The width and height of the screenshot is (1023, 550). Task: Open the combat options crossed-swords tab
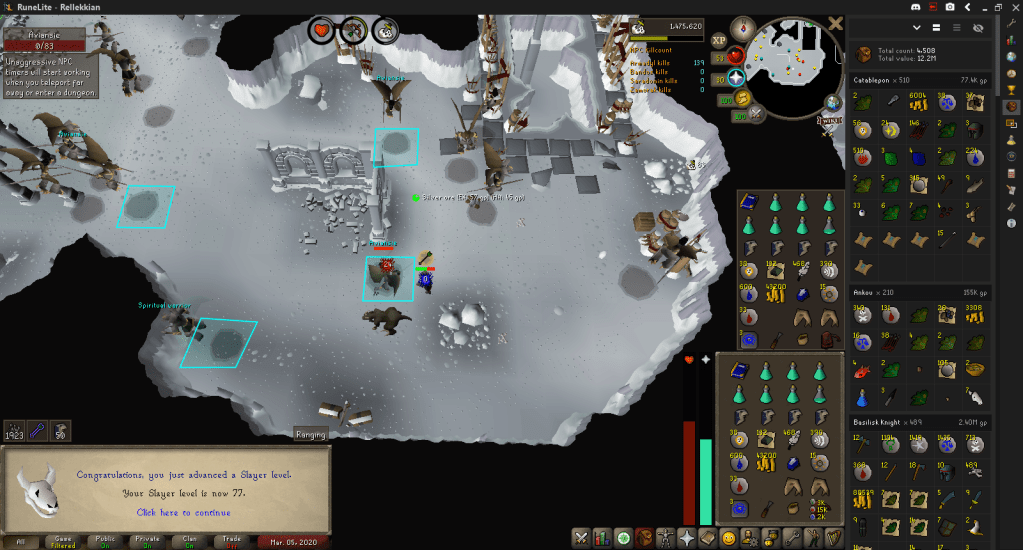[x=581, y=538]
